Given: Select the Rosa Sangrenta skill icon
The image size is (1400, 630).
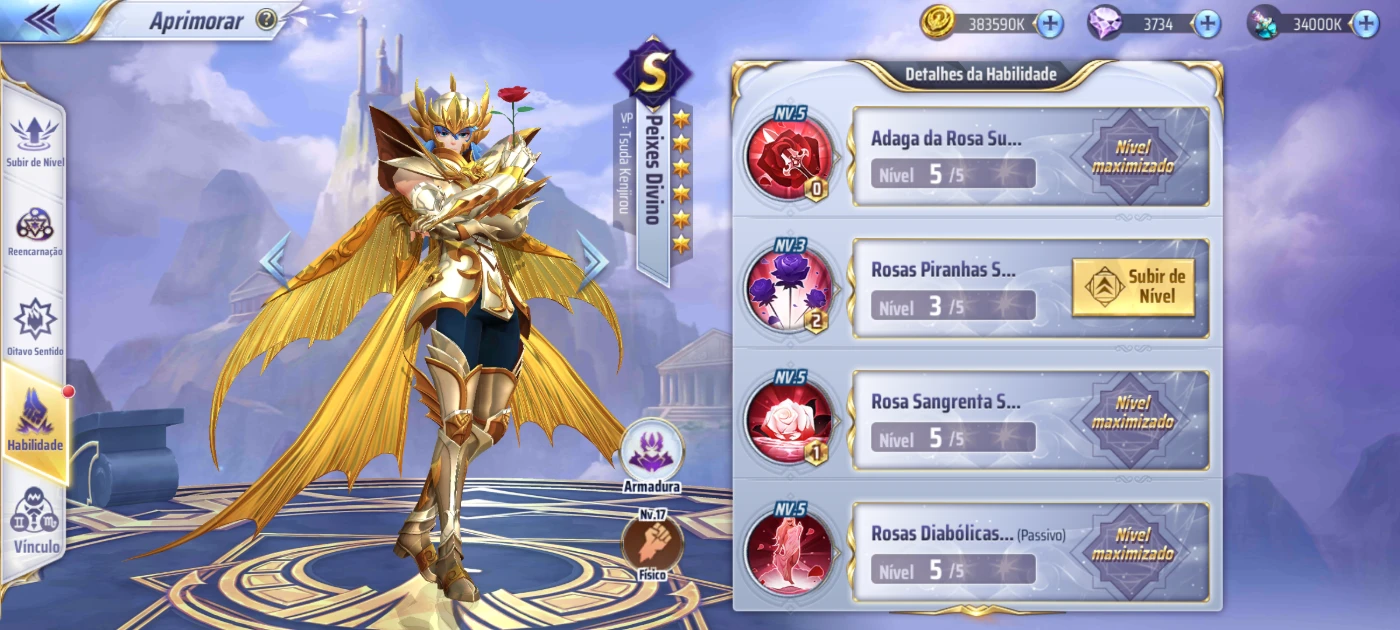Looking at the screenshot, I should pos(789,421).
